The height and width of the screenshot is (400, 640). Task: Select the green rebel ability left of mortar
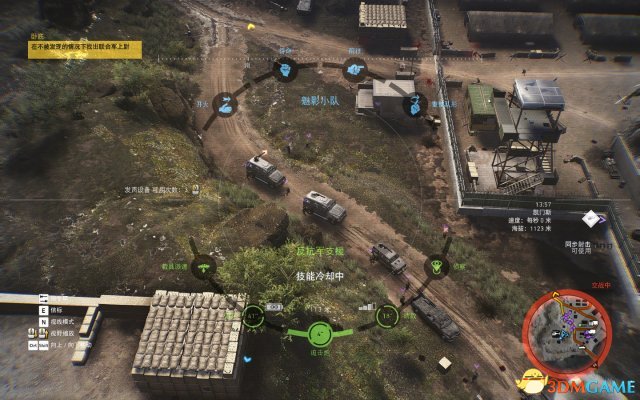[254, 317]
